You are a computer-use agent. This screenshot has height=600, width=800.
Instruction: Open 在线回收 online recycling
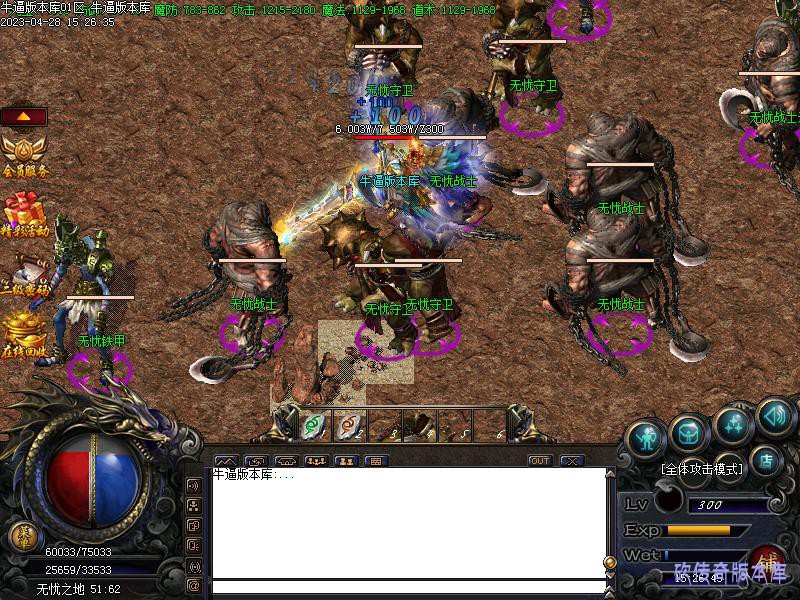click(x=24, y=335)
